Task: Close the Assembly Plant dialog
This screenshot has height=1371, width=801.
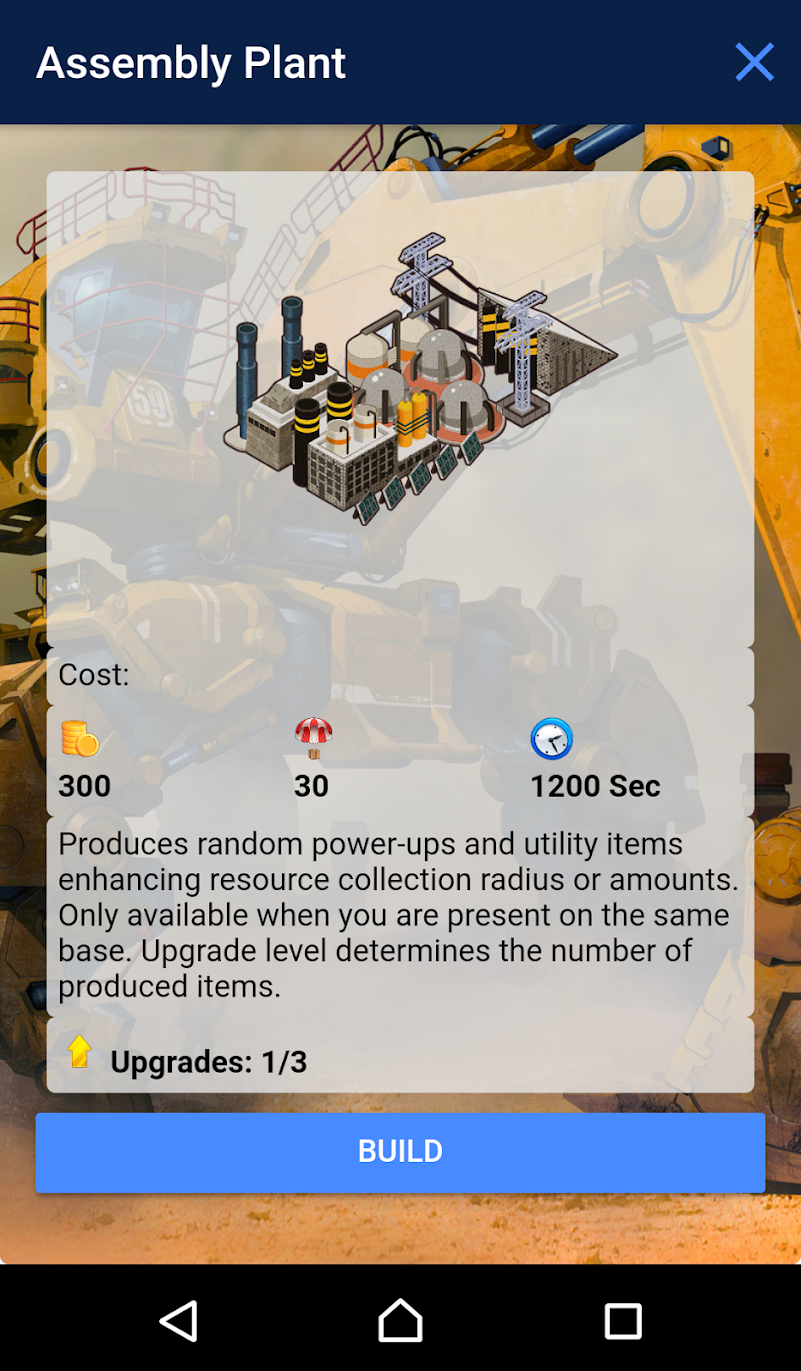Action: [754, 62]
